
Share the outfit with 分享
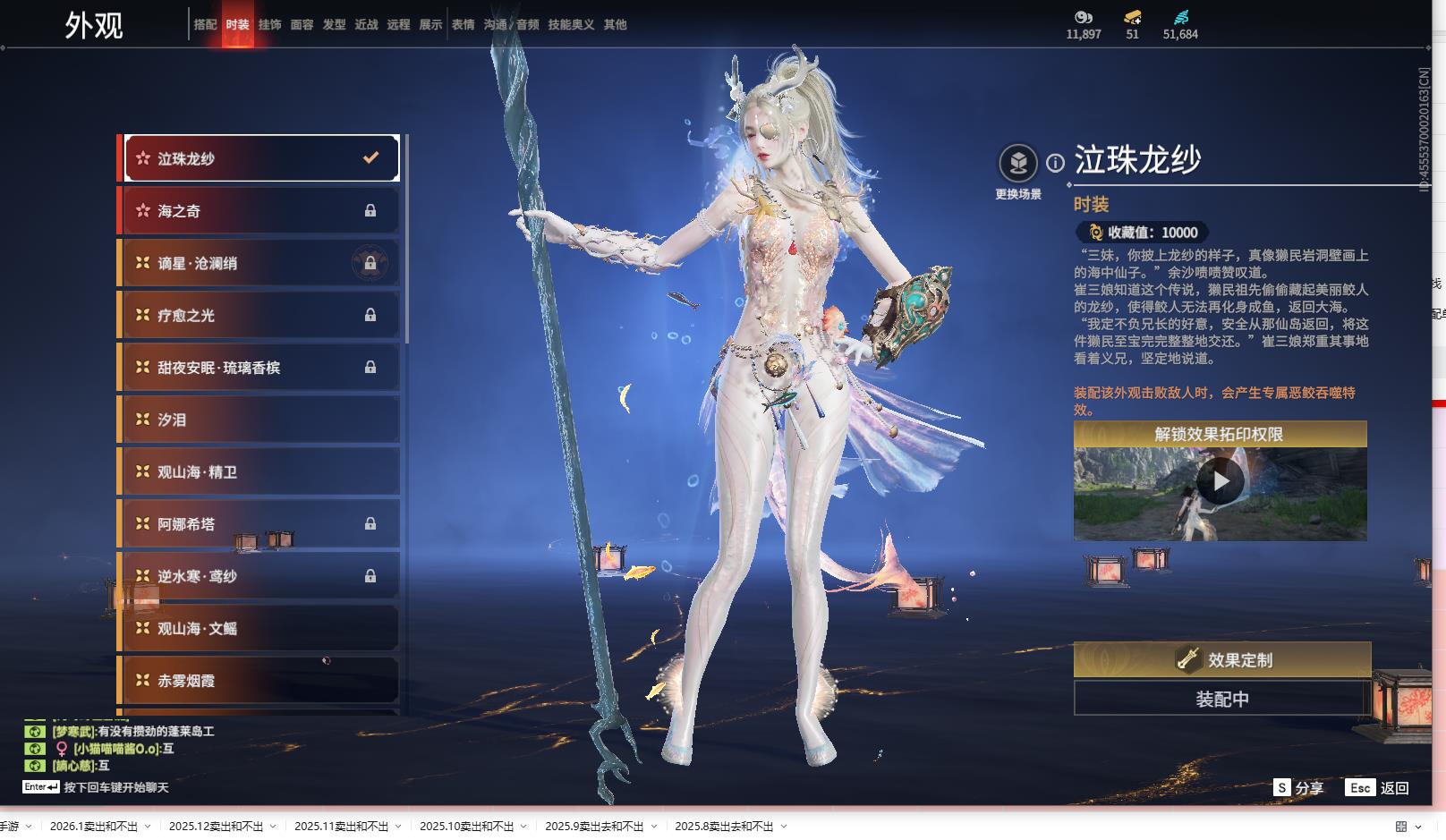[x=1298, y=787]
